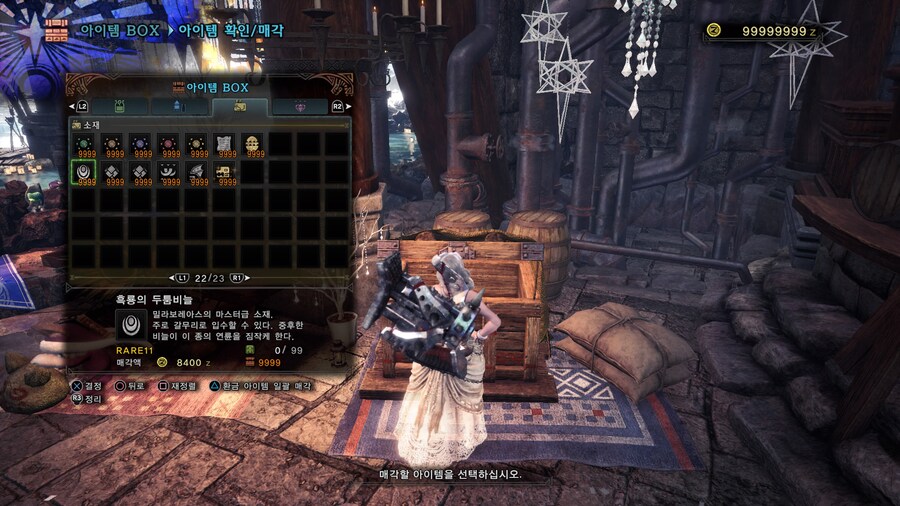Switch to the pink decoration jewel tab
This screenshot has width=900, height=506.
(x=298, y=105)
